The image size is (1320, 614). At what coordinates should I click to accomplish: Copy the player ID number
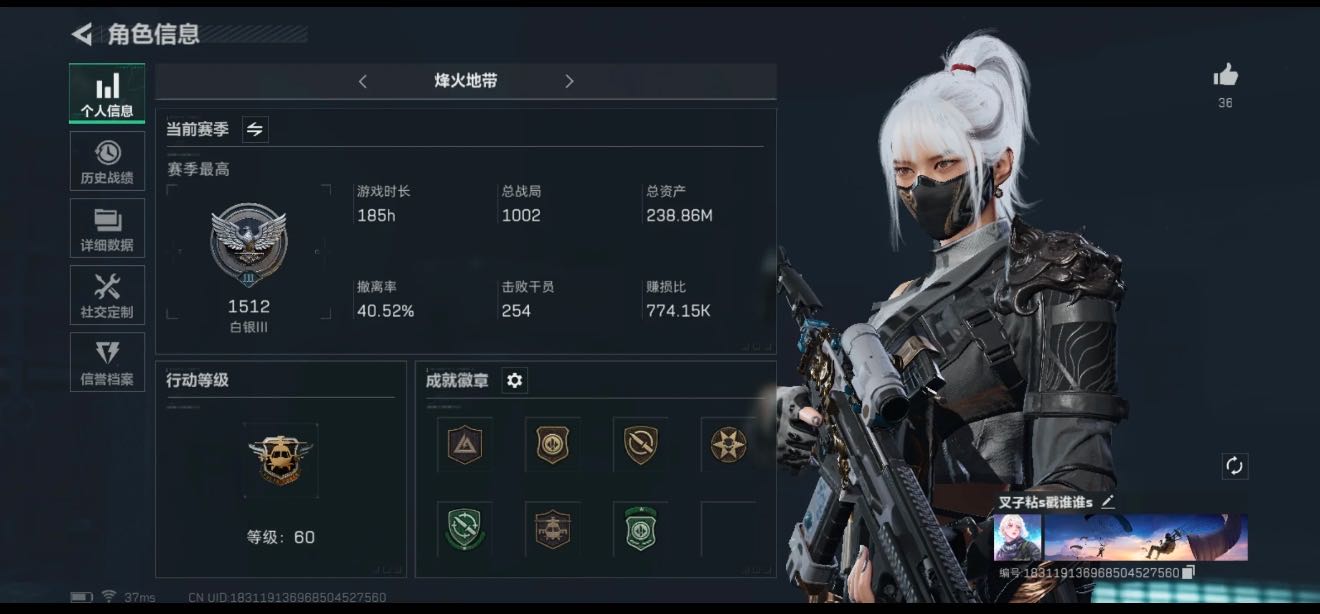coord(1188,573)
